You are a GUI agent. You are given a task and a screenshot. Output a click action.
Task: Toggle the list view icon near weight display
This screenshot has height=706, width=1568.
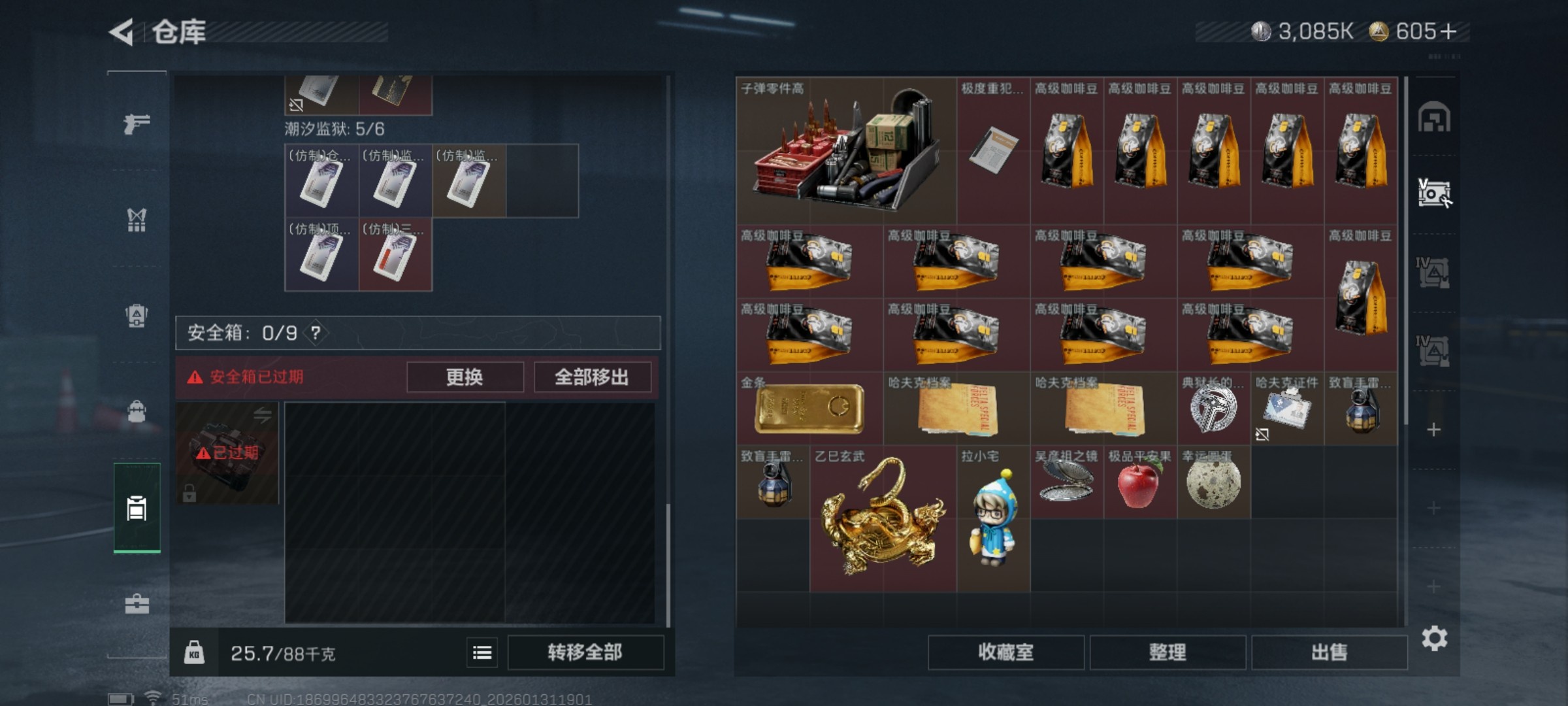482,652
